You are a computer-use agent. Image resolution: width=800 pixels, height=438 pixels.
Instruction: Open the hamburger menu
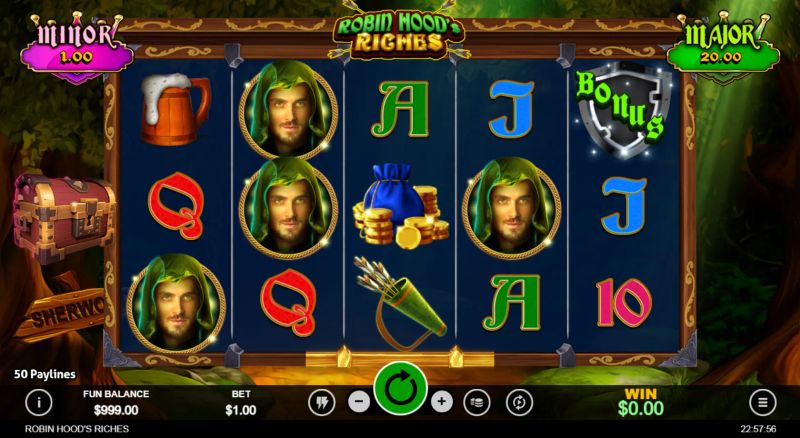[x=762, y=402]
